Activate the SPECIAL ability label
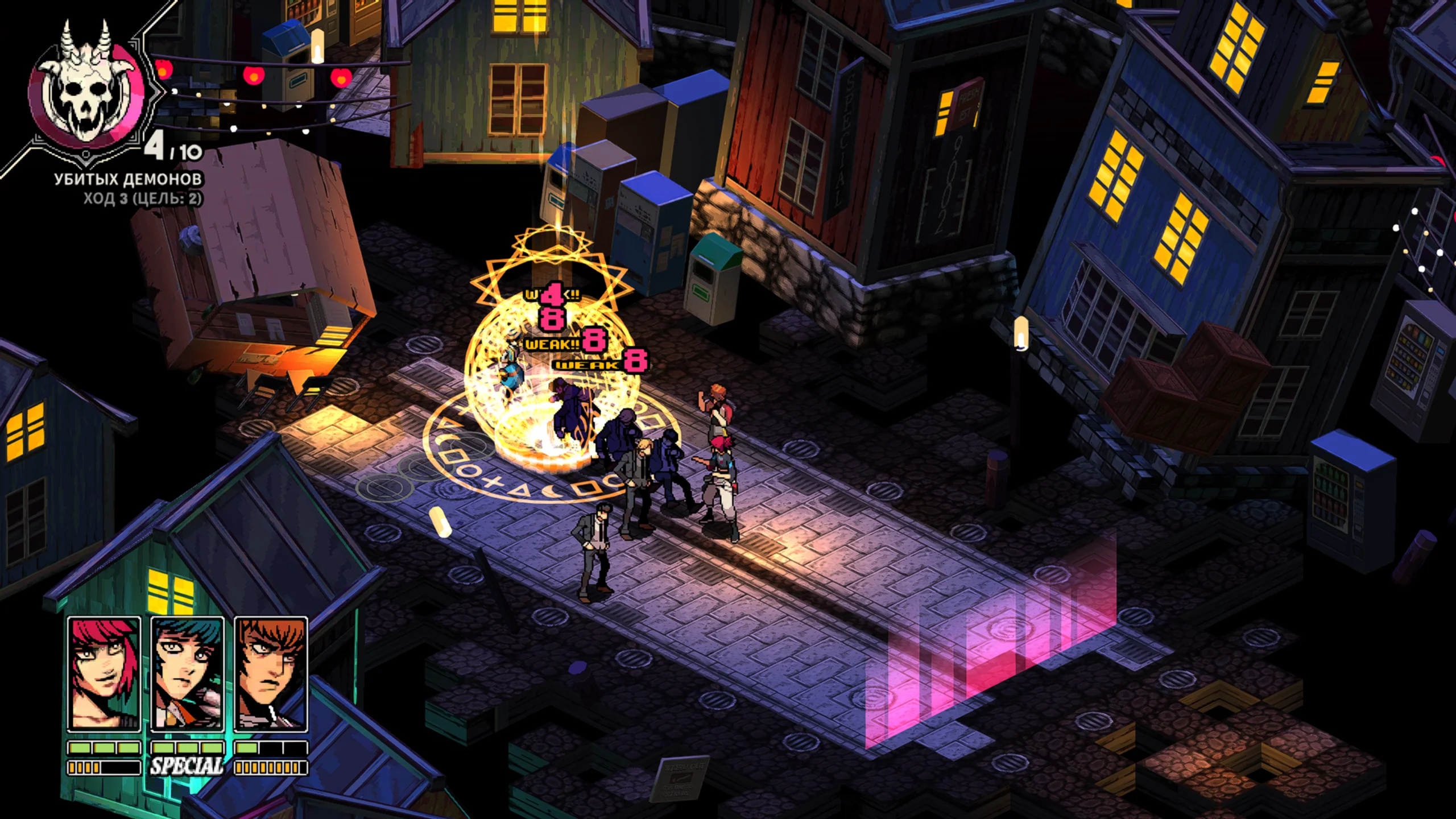 coord(187,767)
